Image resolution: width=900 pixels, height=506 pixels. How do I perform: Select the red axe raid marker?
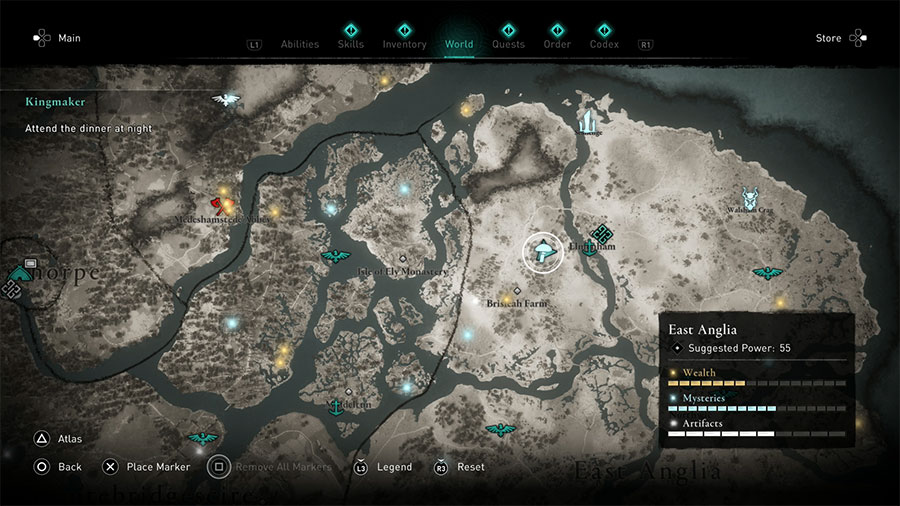(217, 203)
